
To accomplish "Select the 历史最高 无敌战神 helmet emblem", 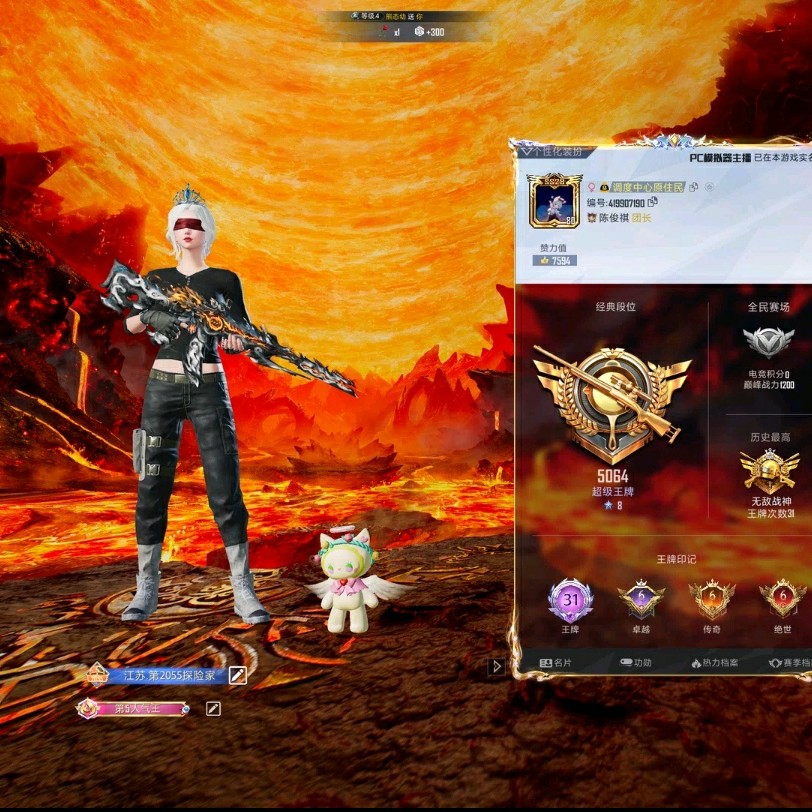I will tap(769, 471).
